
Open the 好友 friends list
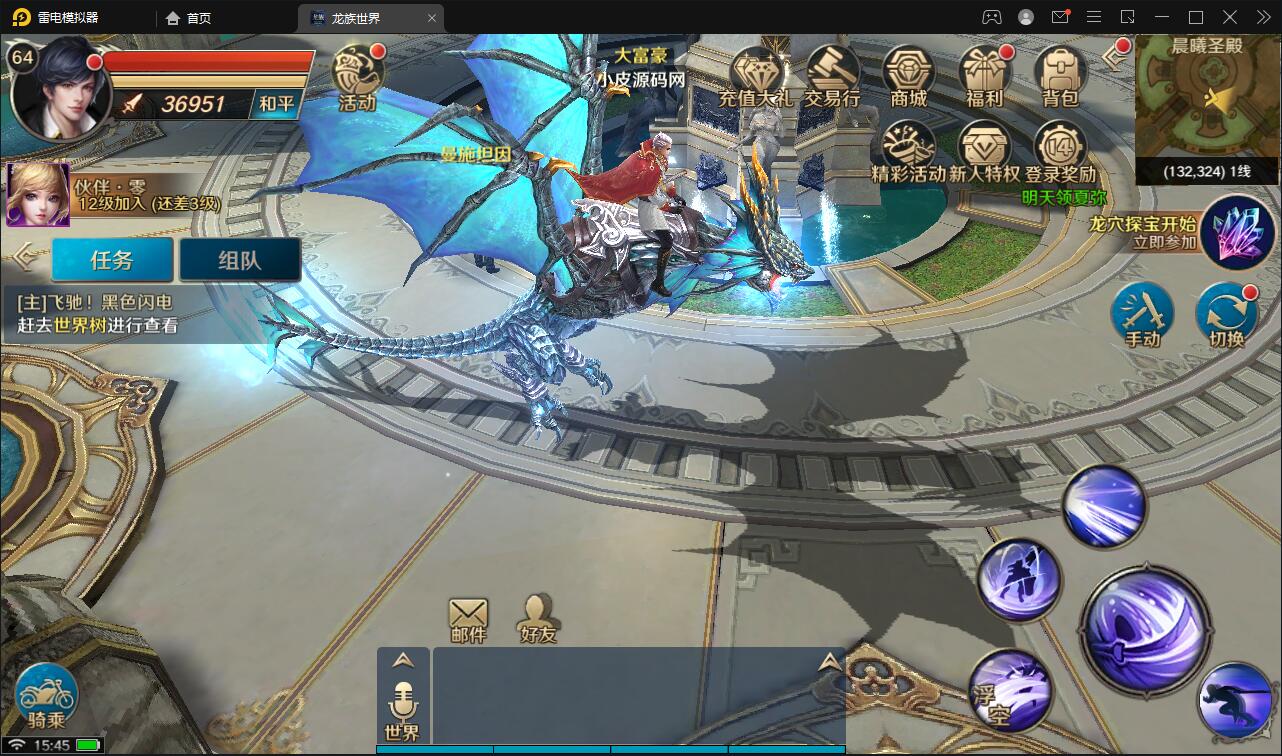point(538,619)
